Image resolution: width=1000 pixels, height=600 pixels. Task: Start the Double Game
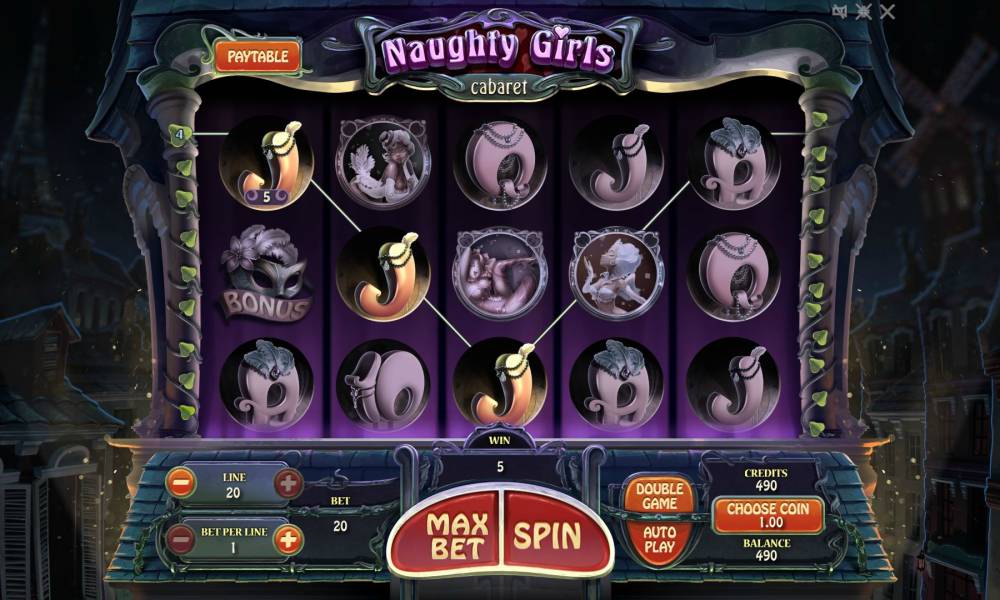pyautogui.click(x=659, y=495)
